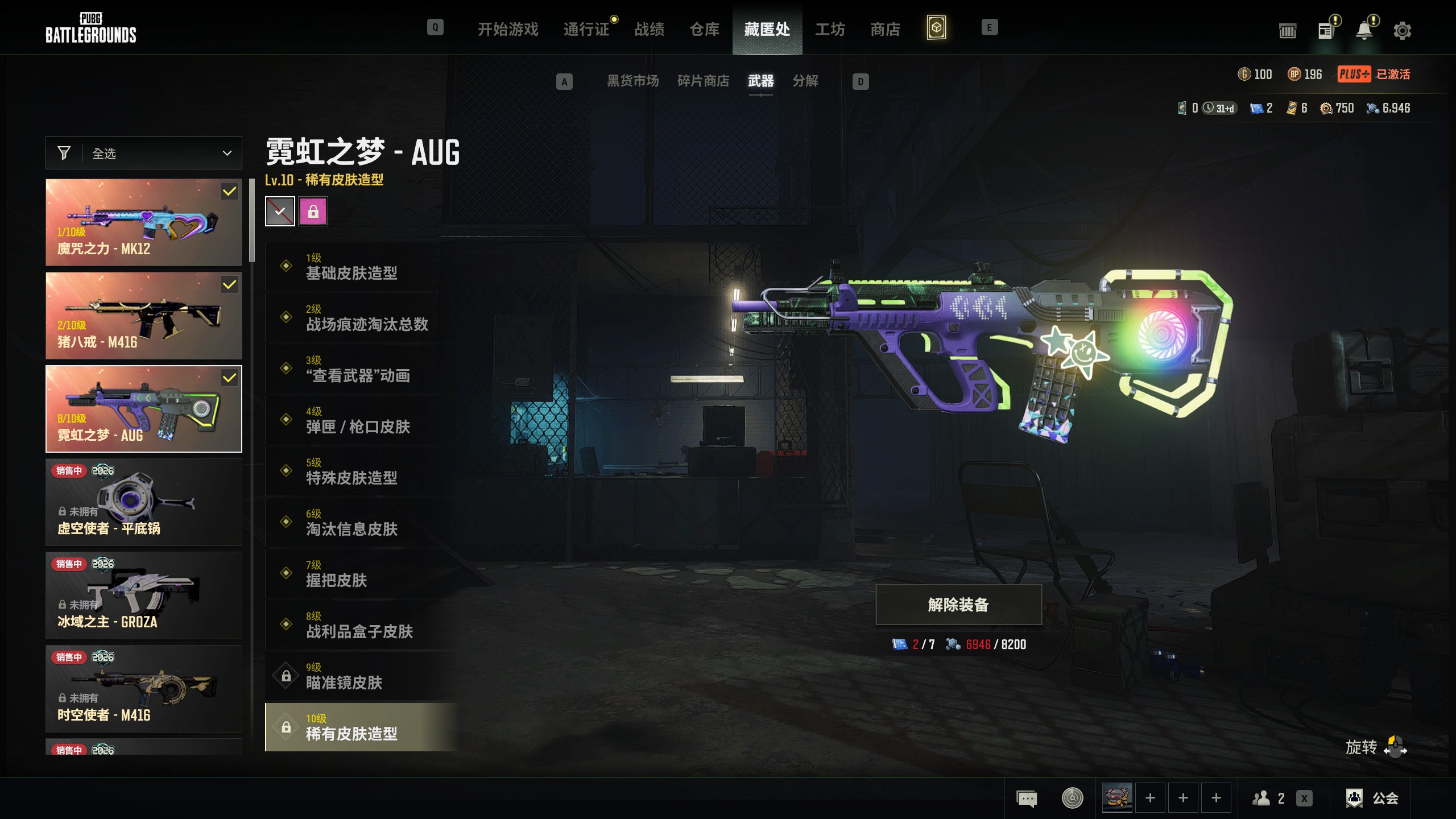Expand the 全选 filter dropdown

[x=144, y=153]
